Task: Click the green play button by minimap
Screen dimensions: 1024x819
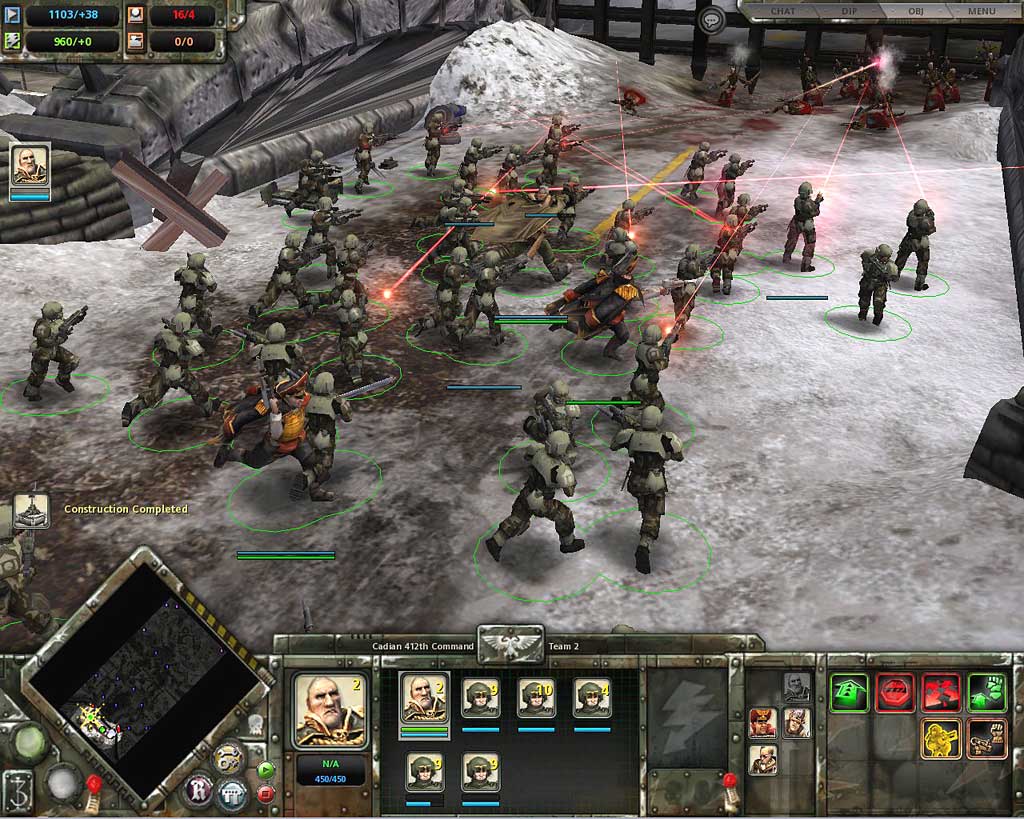Action: tap(265, 770)
